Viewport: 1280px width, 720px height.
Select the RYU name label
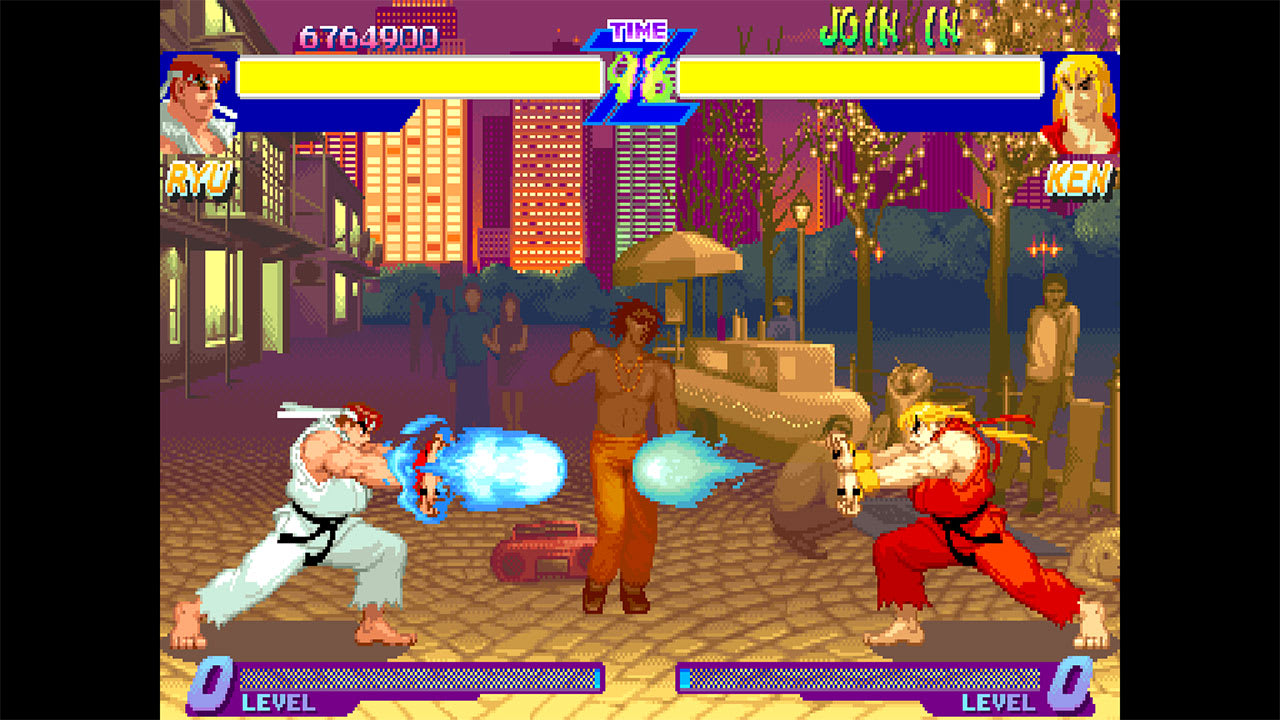click(x=196, y=180)
